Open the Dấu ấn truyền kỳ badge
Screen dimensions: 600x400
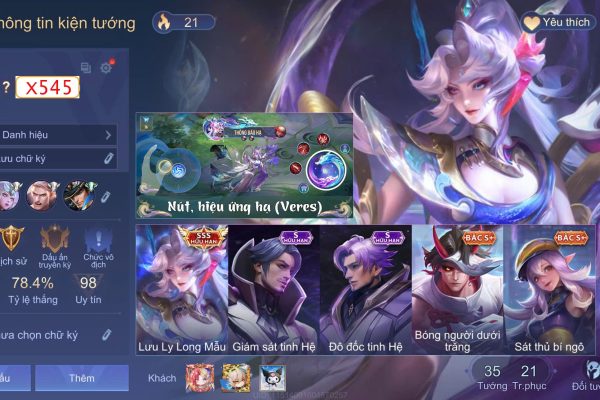(54, 245)
